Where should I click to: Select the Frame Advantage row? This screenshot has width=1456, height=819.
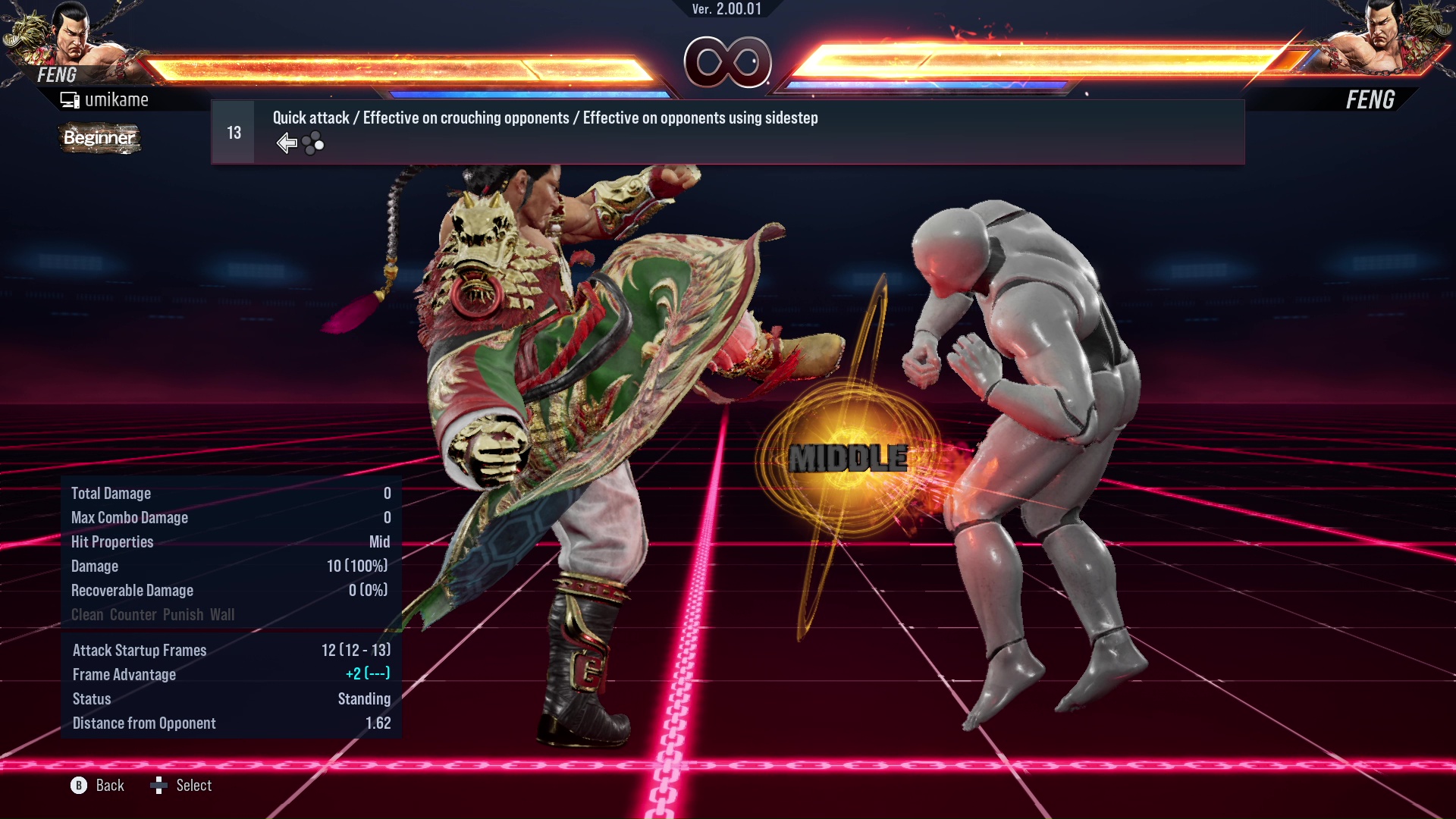tap(124, 674)
